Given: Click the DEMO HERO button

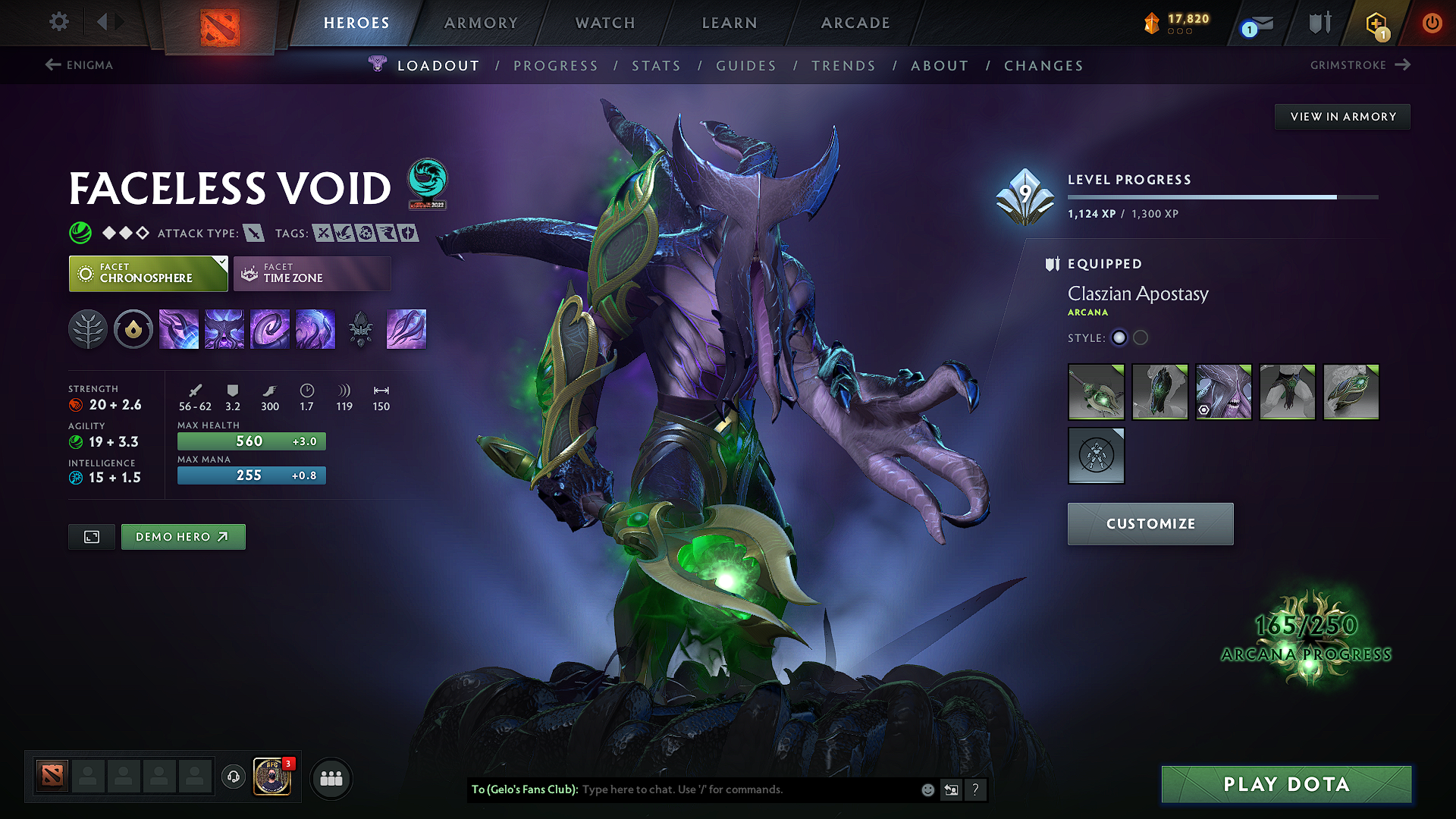Looking at the screenshot, I should coord(183,536).
